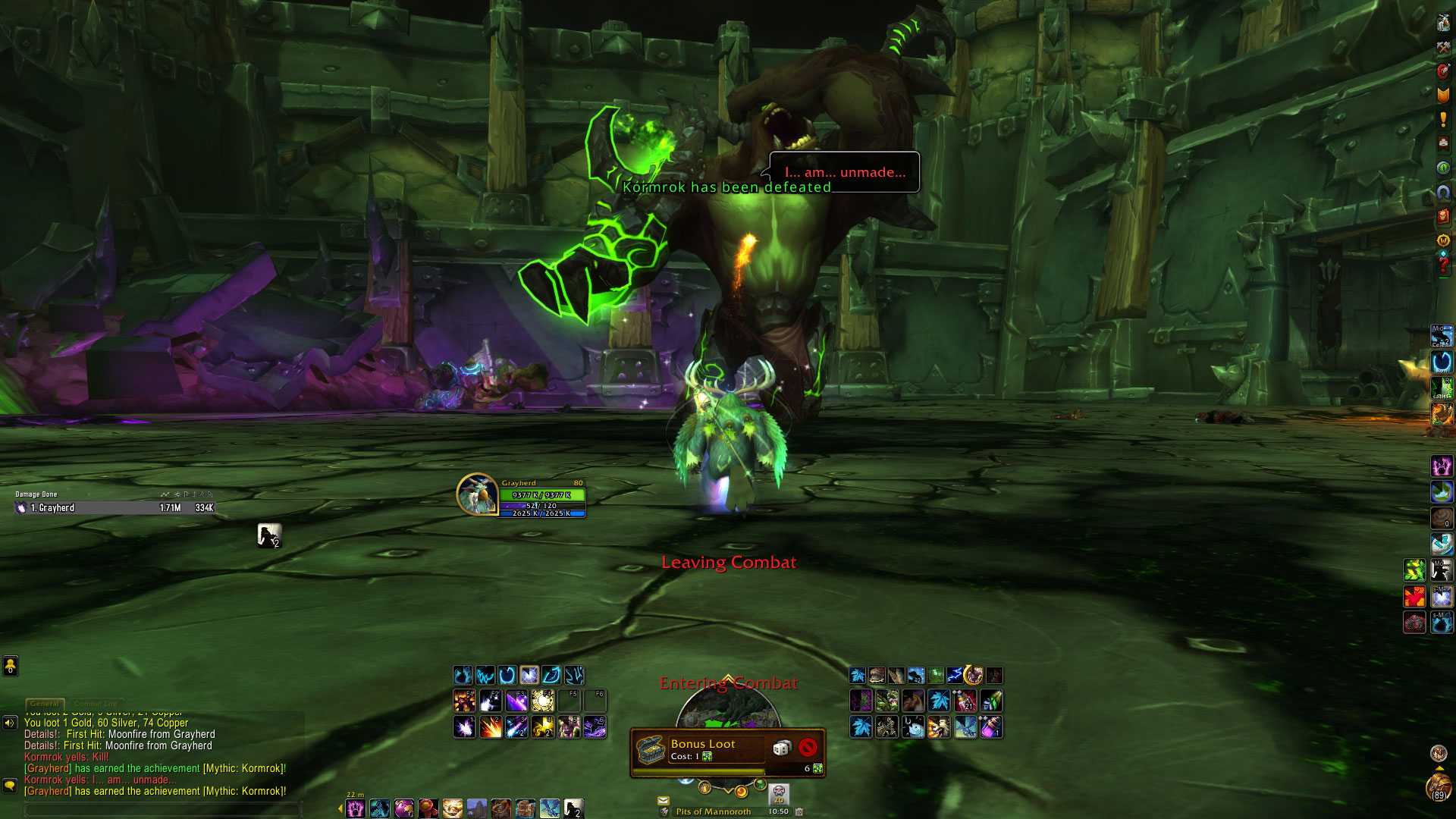Click the Mythic difficulty skull indicator
Viewport: 1456px width, 819px height.
click(779, 794)
